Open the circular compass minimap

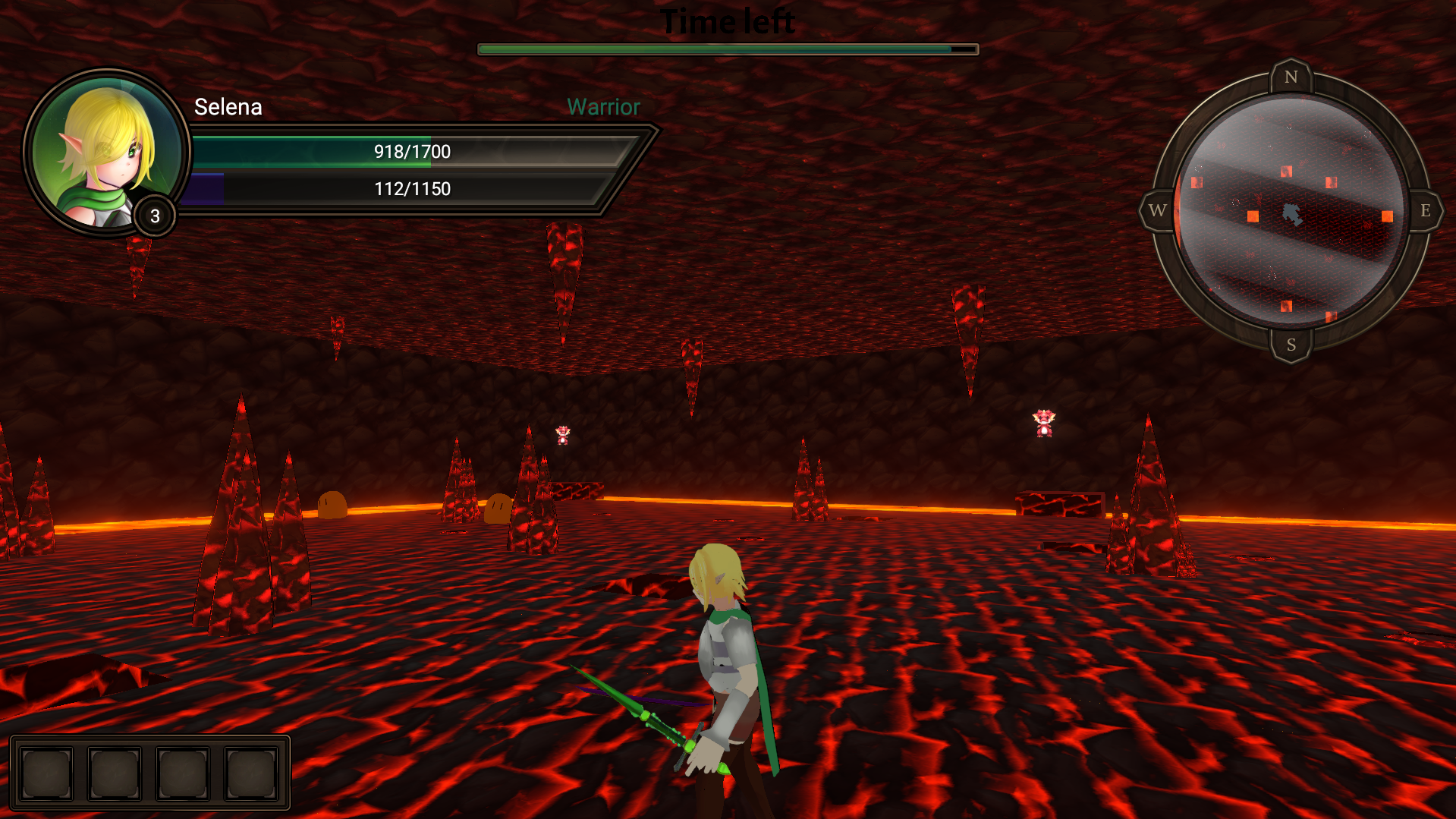pos(1291,211)
